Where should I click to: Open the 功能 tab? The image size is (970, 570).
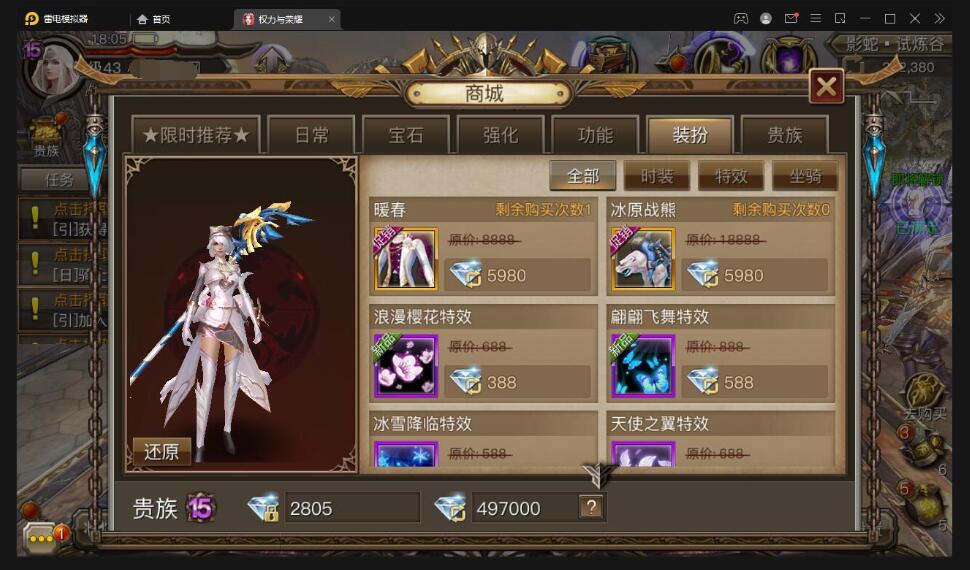[595, 135]
